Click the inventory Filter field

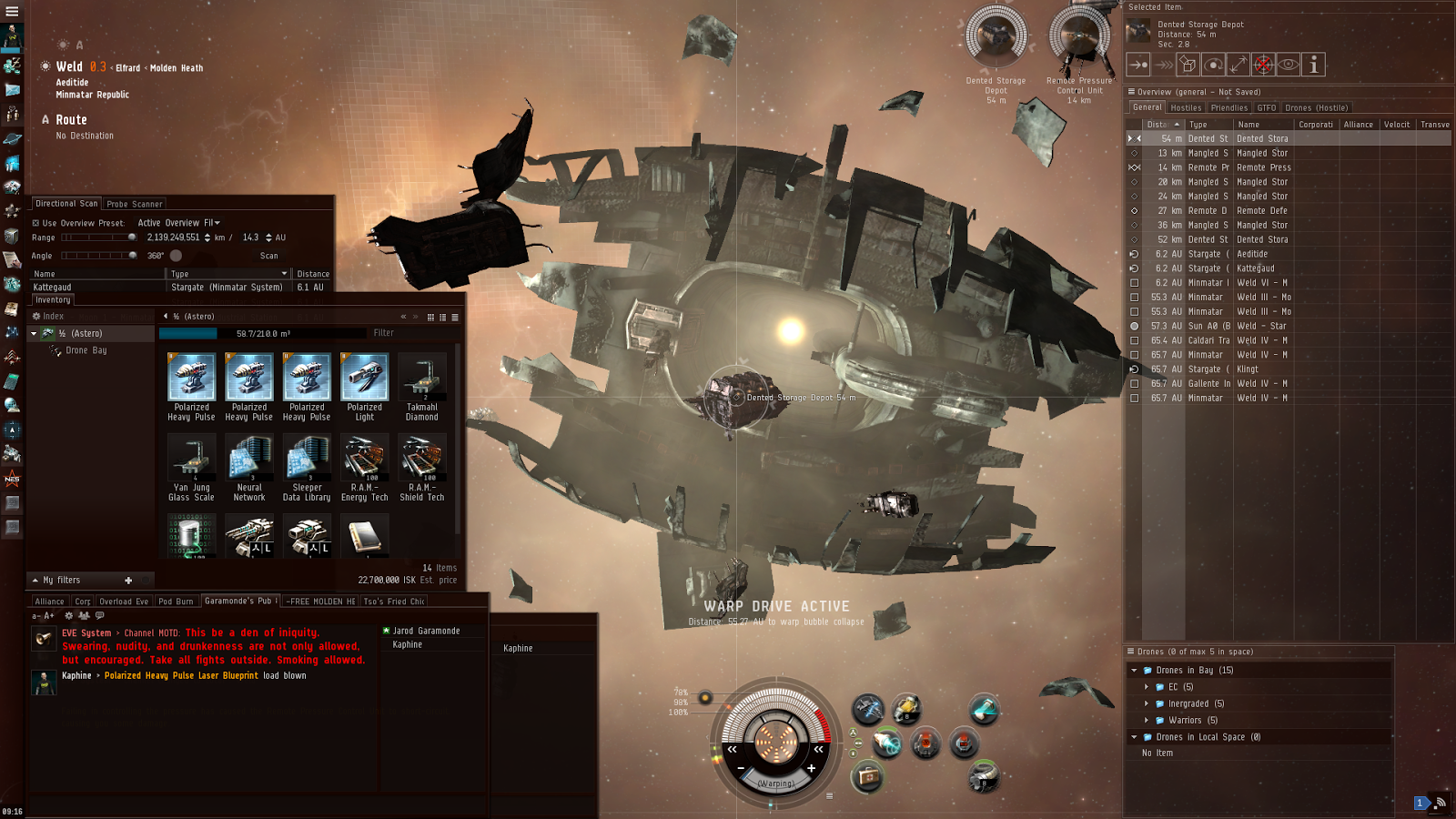(409, 333)
